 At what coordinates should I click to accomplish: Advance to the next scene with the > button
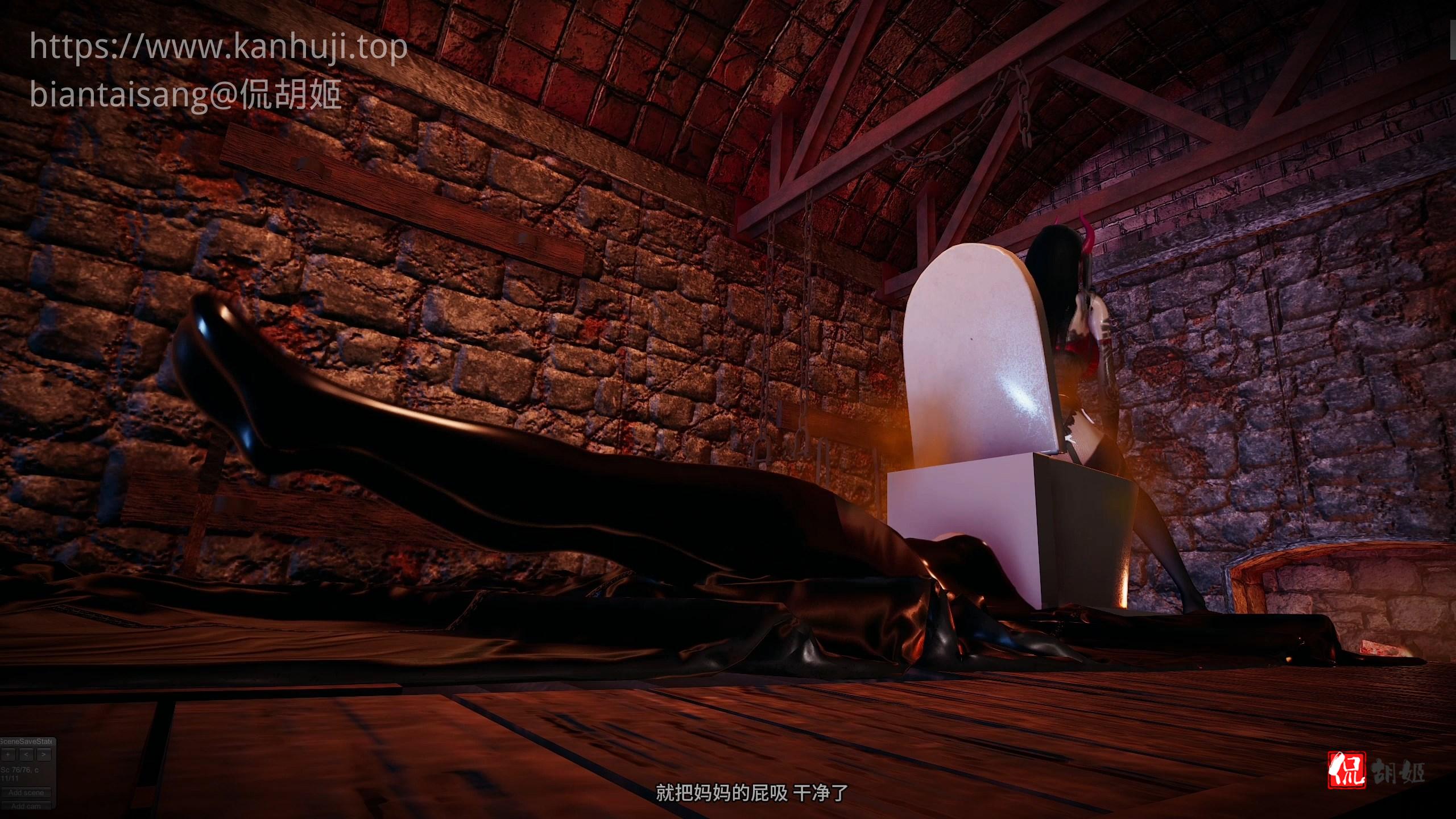(x=44, y=755)
